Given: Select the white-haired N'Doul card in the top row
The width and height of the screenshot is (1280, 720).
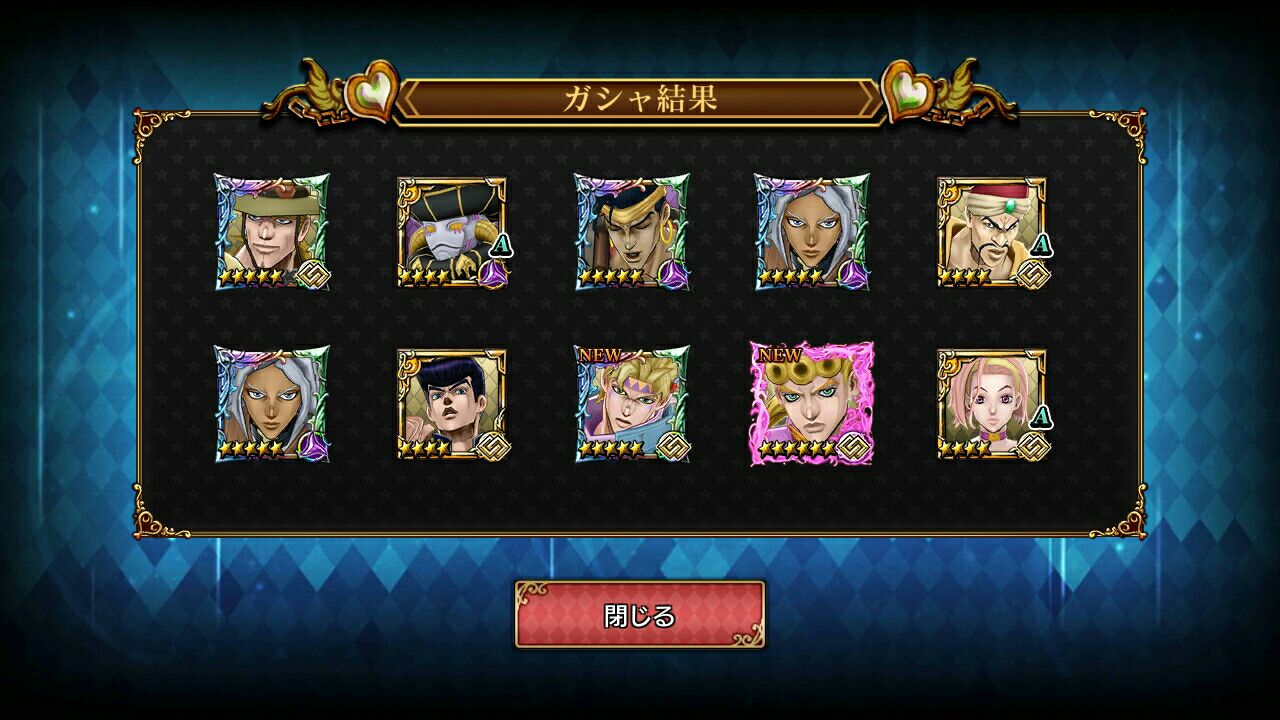Looking at the screenshot, I should 812,230.
